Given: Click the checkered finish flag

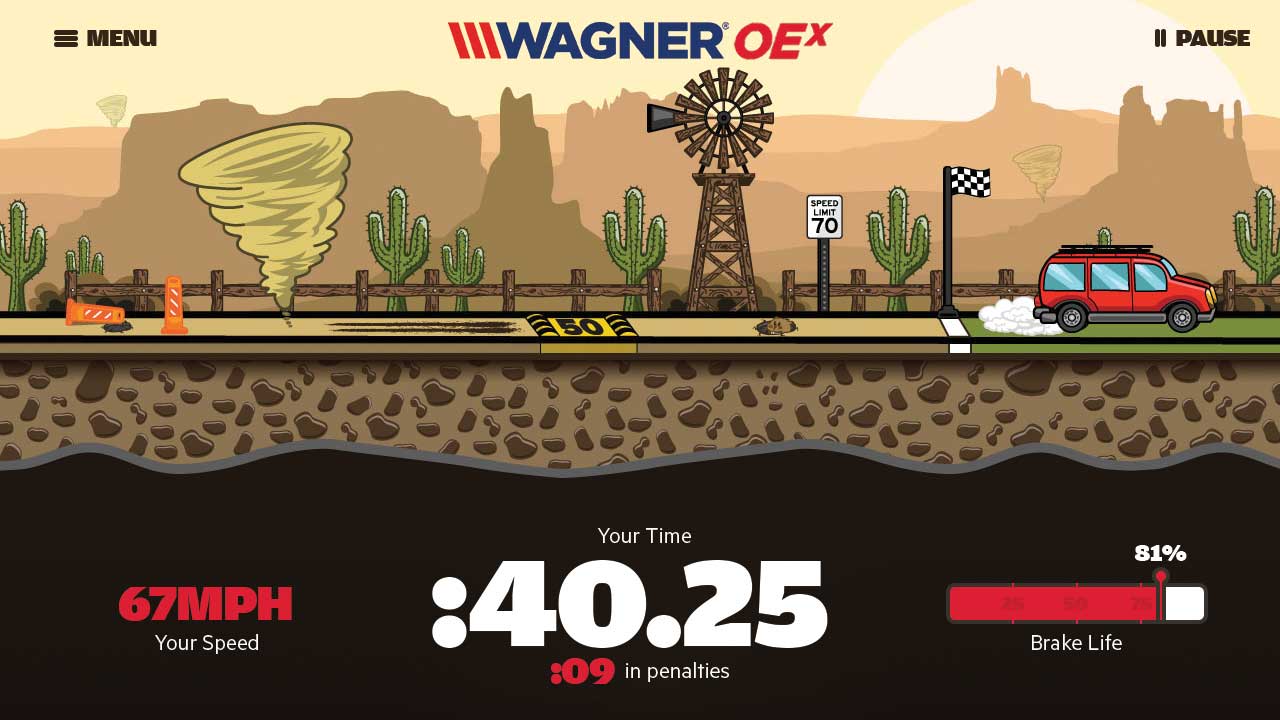Looking at the screenshot, I should click(972, 182).
